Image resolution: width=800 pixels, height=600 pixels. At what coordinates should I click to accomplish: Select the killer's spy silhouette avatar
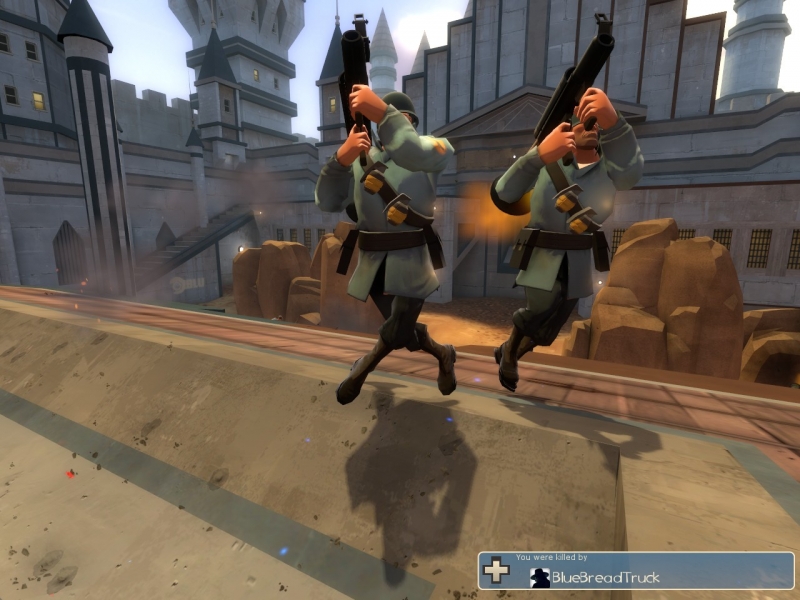540,577
